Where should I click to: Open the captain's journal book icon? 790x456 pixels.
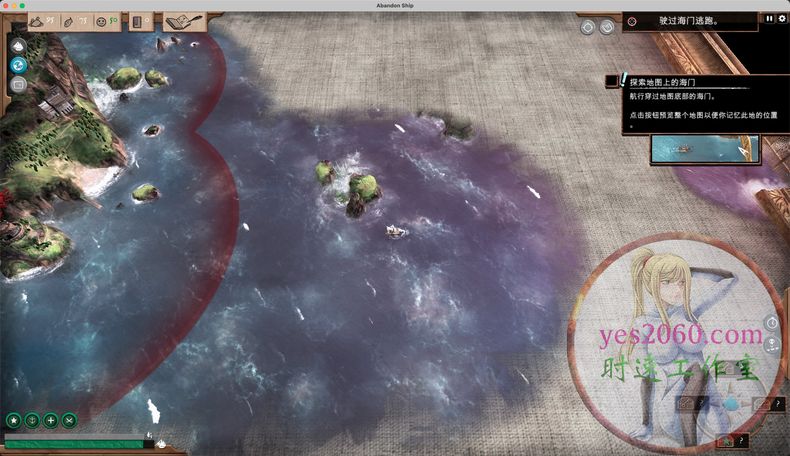[x=183, y=20]
